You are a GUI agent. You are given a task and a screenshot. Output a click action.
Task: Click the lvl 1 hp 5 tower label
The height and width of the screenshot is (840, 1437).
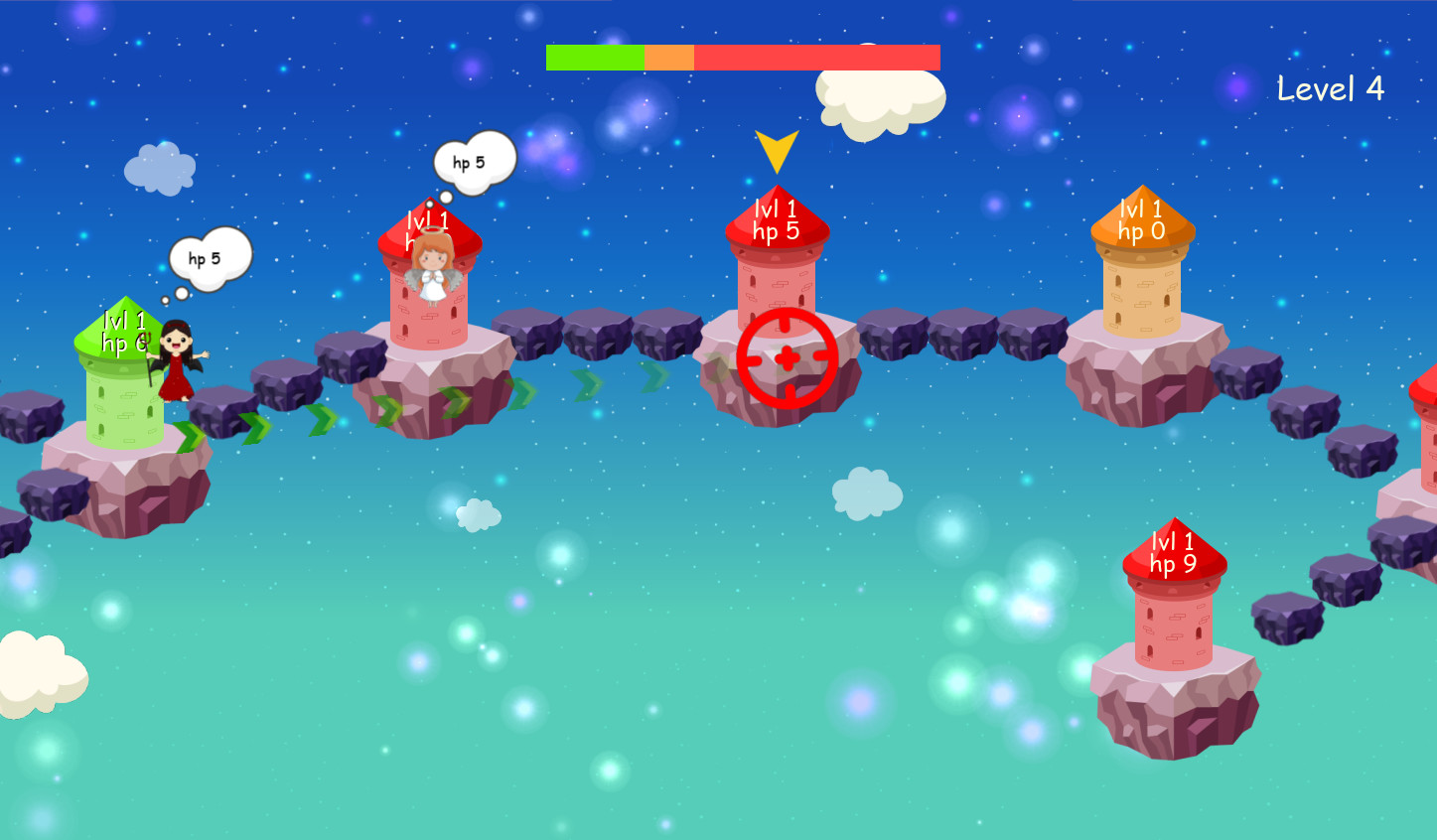tap(776, 220)
